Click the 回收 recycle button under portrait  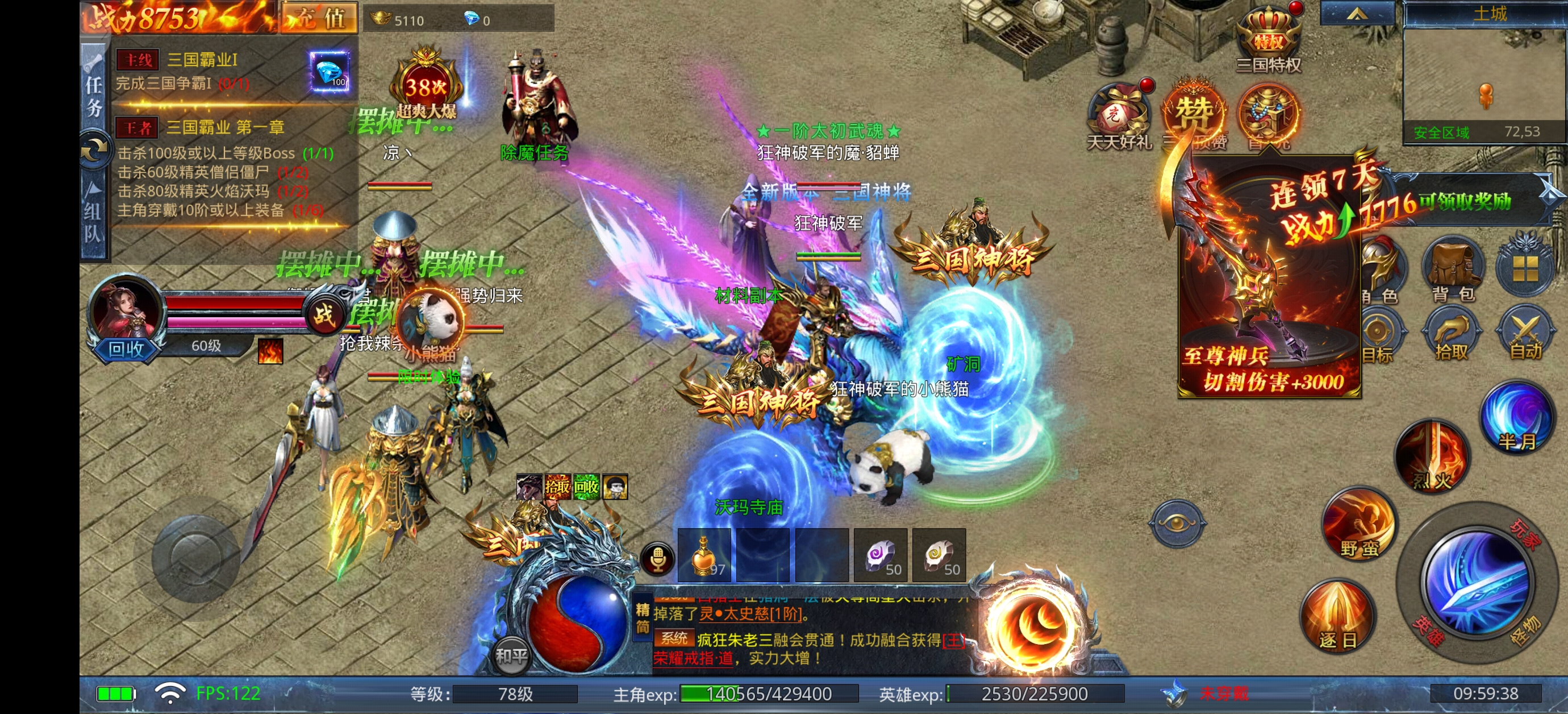126,349
